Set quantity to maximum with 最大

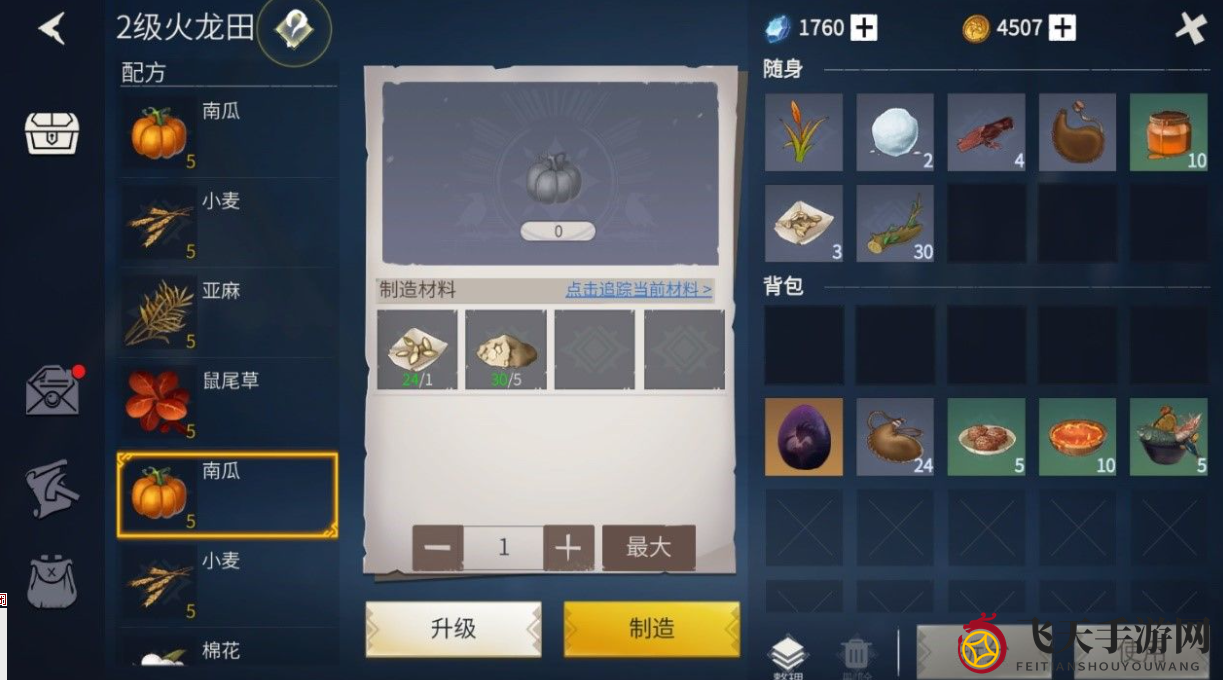pos(648,547)
